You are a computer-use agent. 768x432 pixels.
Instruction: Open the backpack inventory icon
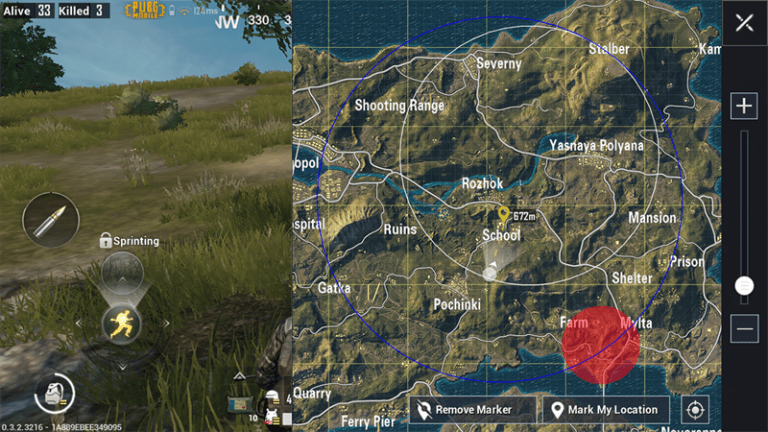[51, 396]
